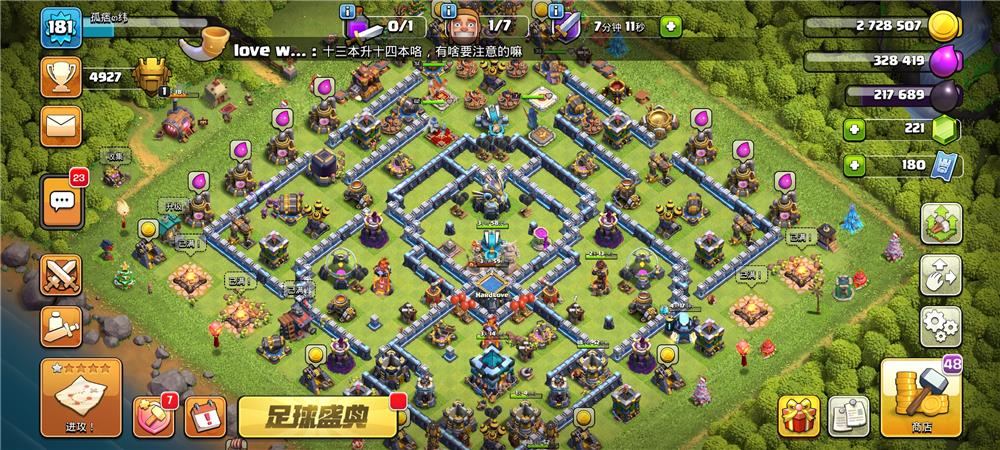Viewport: 1000px width, 450px height.
Task: Add blue tickets with the plus button
Action: pos(853,165)
